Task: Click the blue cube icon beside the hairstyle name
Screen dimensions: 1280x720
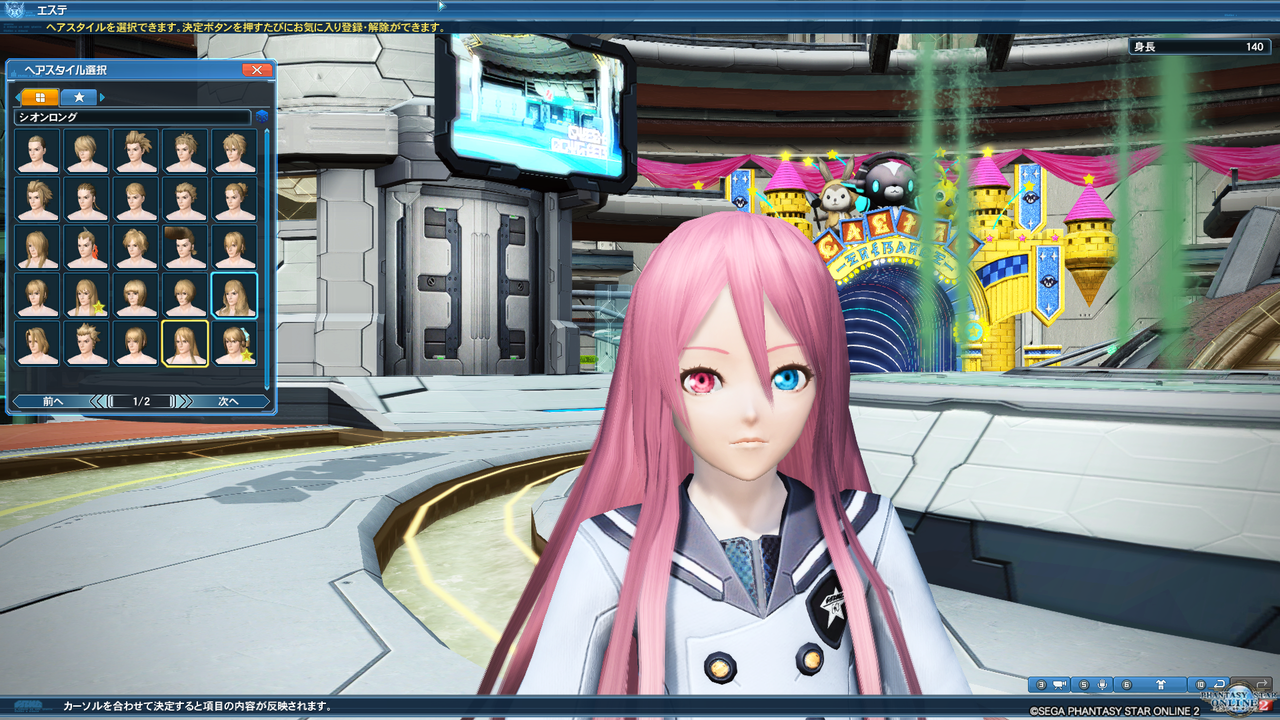Action: tap(262, 116)
